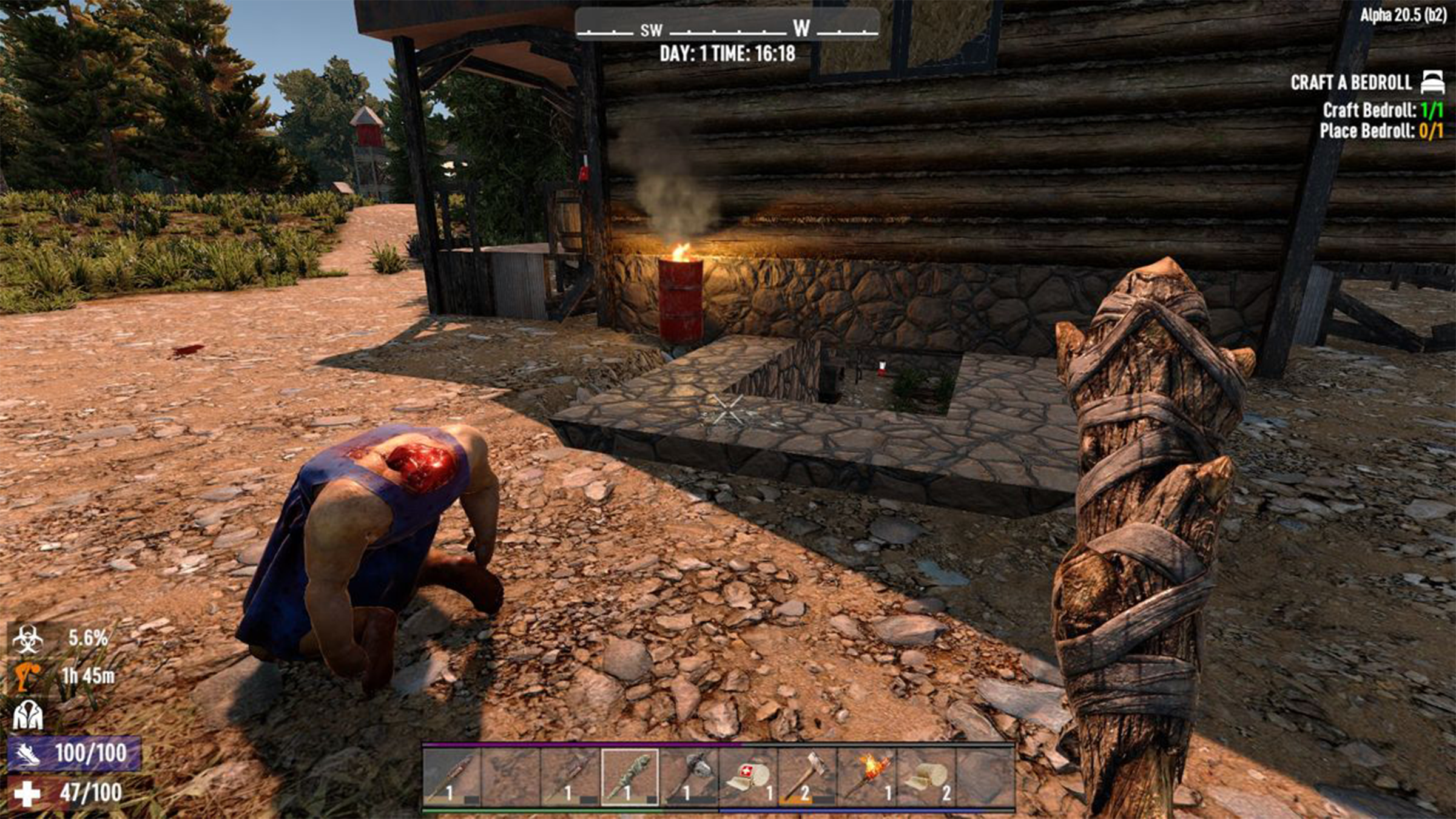Screen dimensions: 1456x819
Task: Click the bedroll icon beside the quest title
Action: 1434,82
